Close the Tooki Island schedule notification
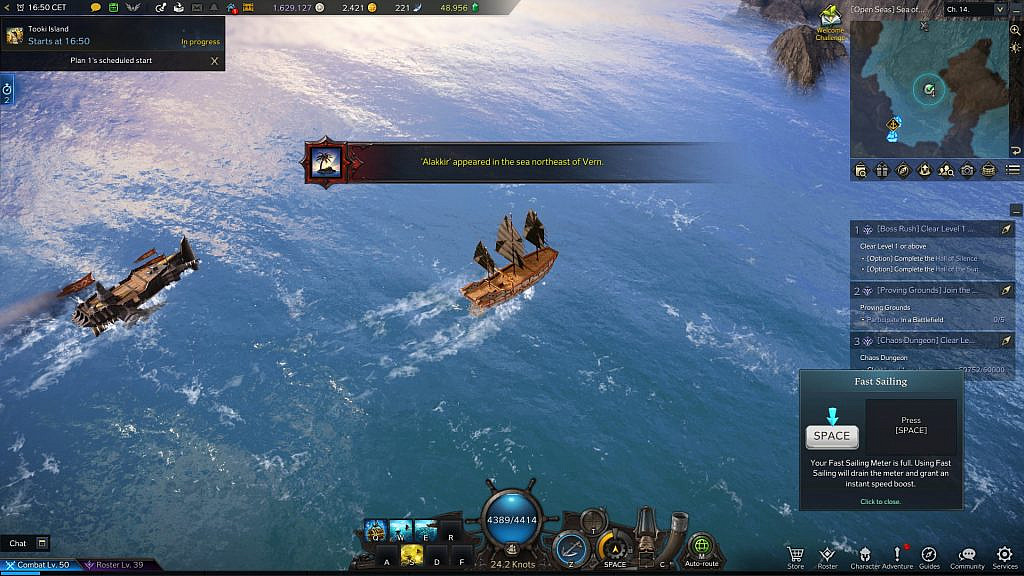The image size is (1024, 576). [x=214, y=60]
